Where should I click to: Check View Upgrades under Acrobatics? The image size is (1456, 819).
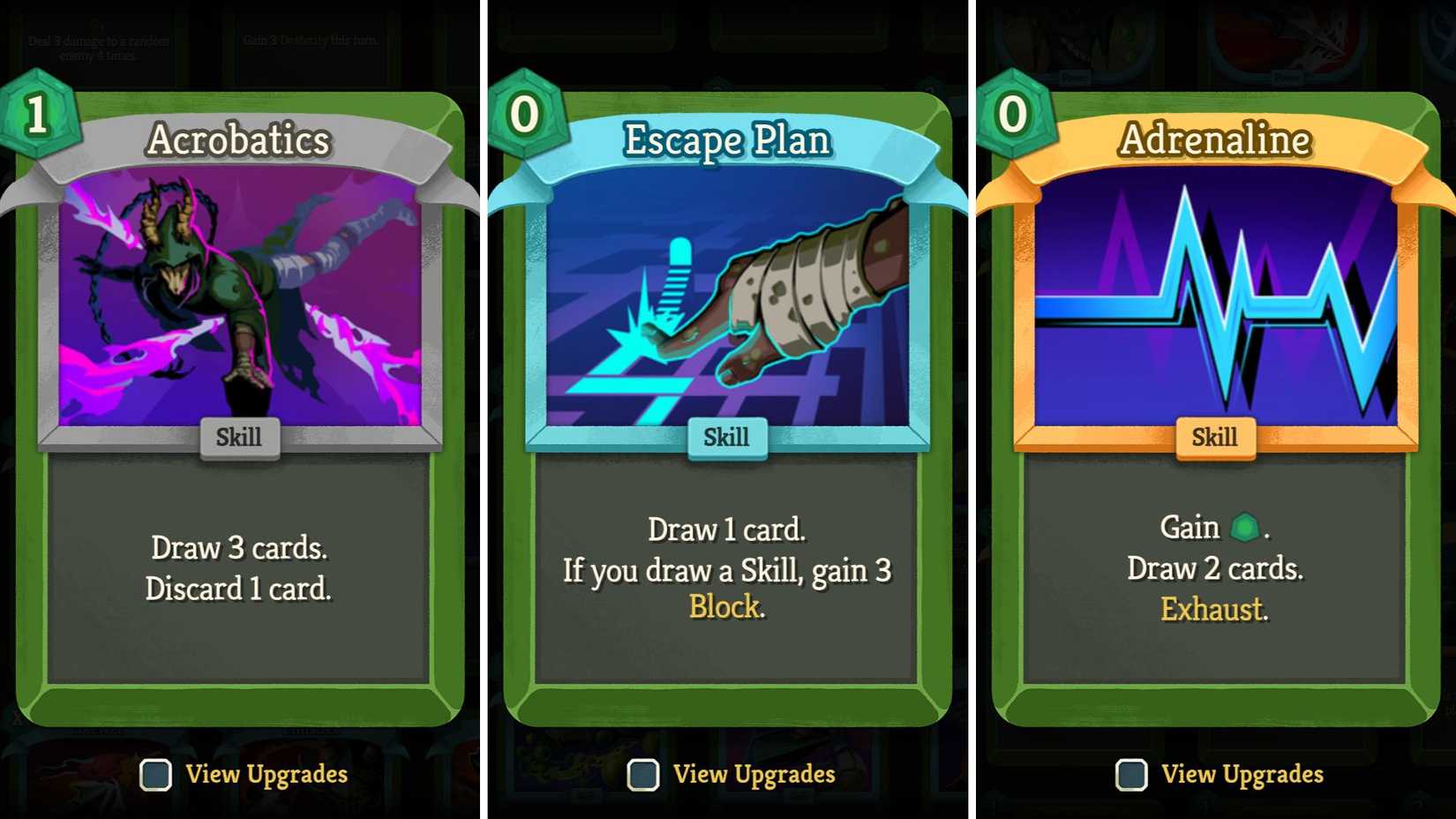[x=155, y=775]
